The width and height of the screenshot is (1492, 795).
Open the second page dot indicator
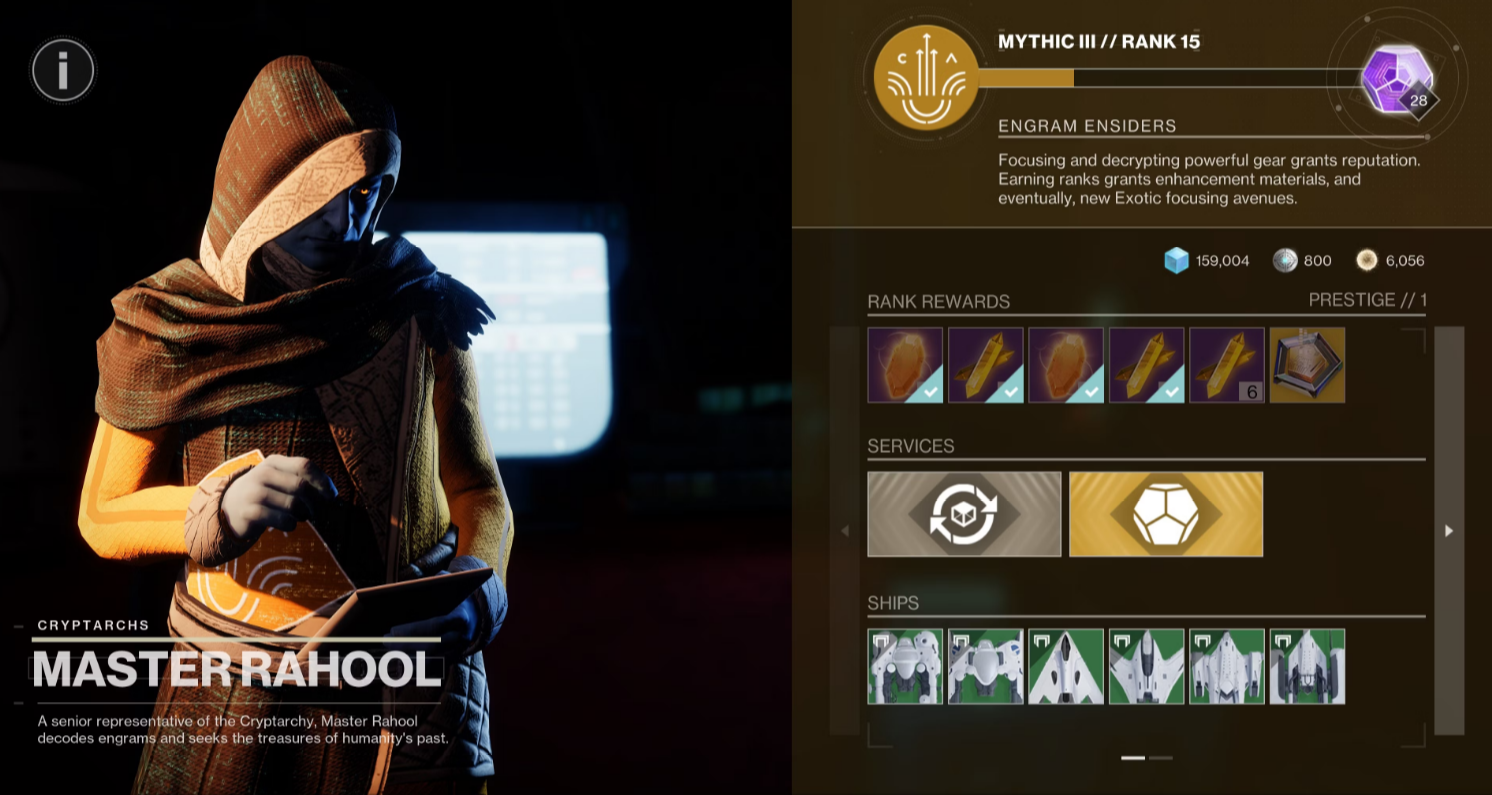[1159, 759]
